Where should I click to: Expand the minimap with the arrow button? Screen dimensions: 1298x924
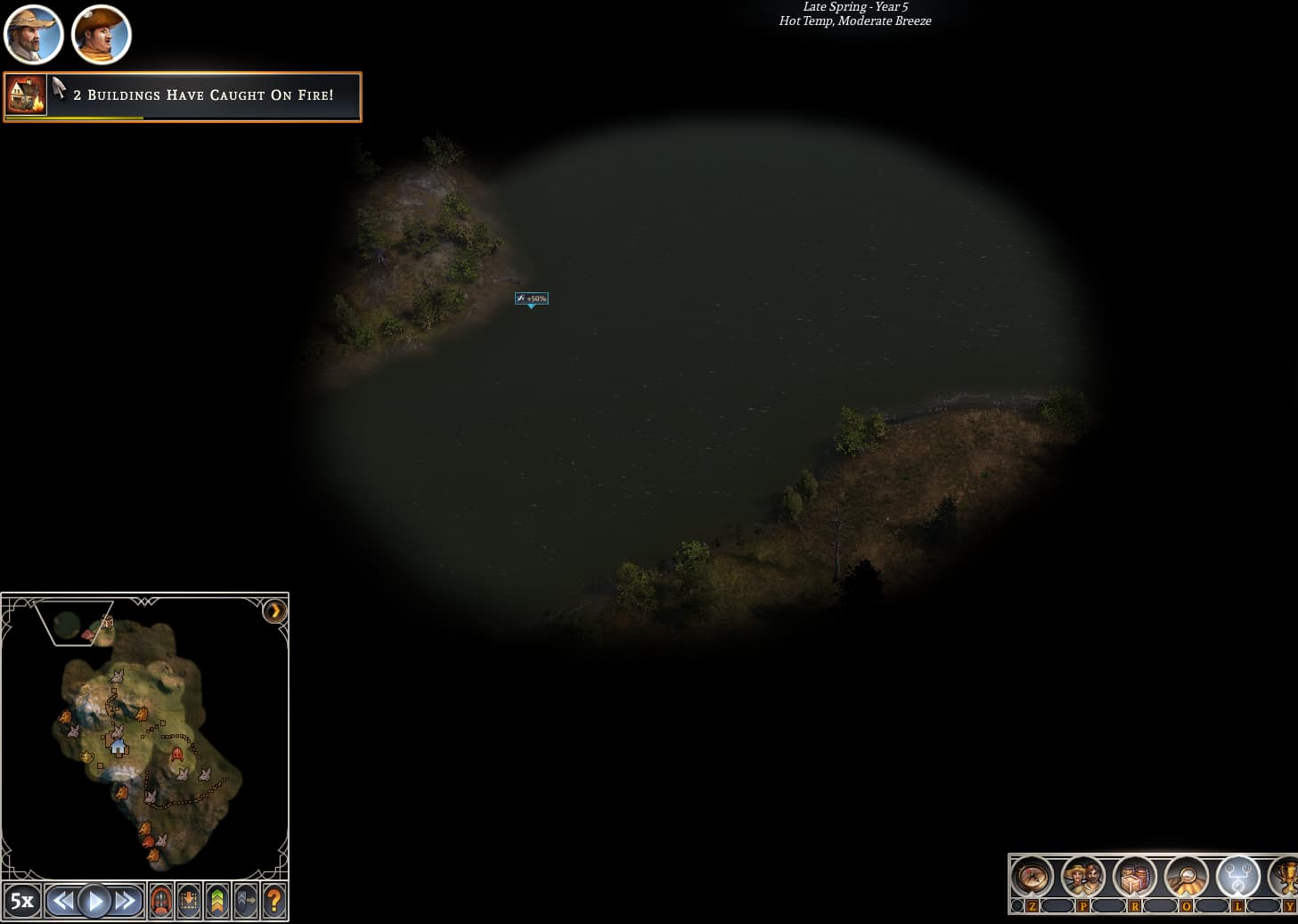[x=274, y=611]
